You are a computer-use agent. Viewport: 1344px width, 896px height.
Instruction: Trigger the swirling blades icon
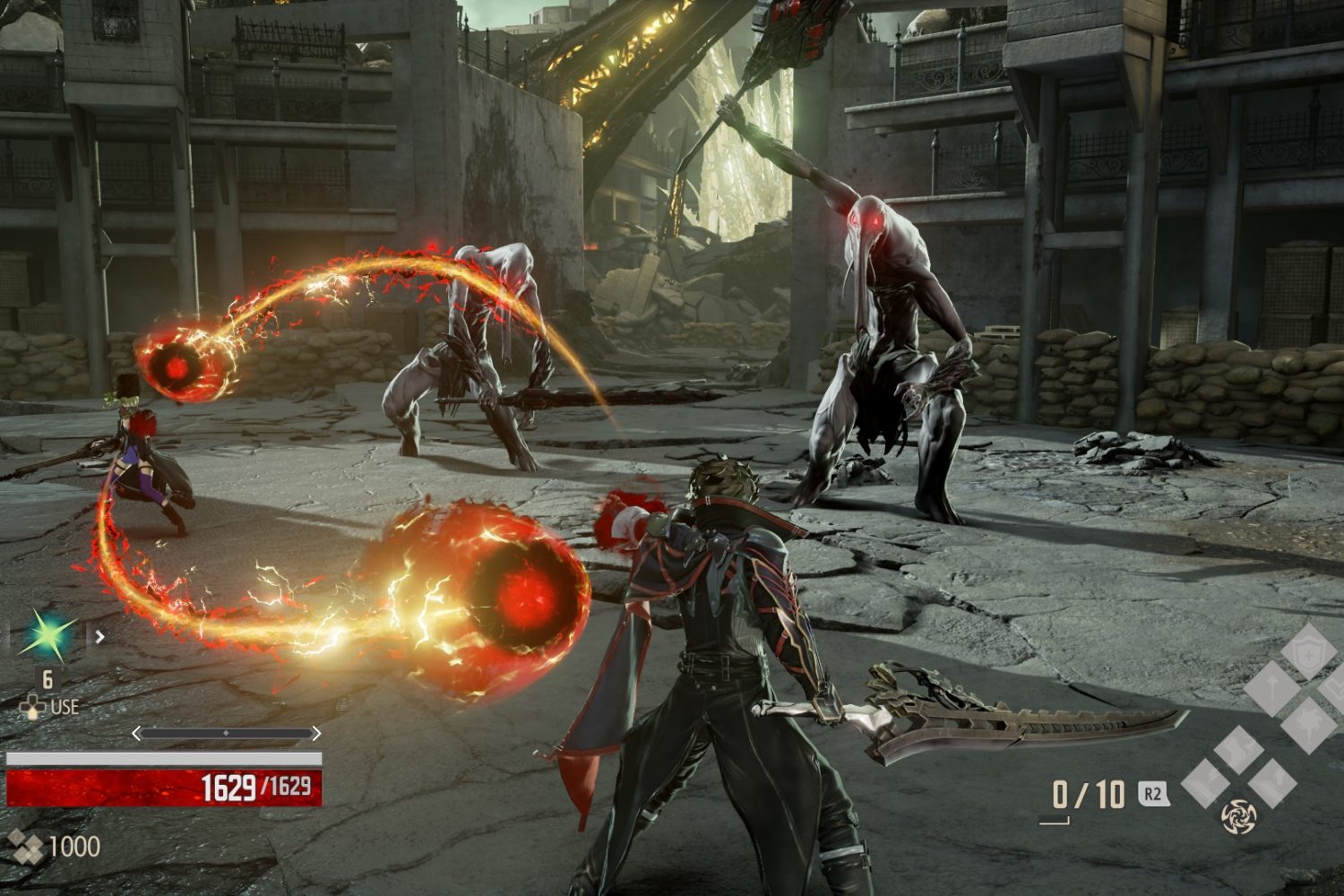pyautogui.click(x=1239, y=815)
